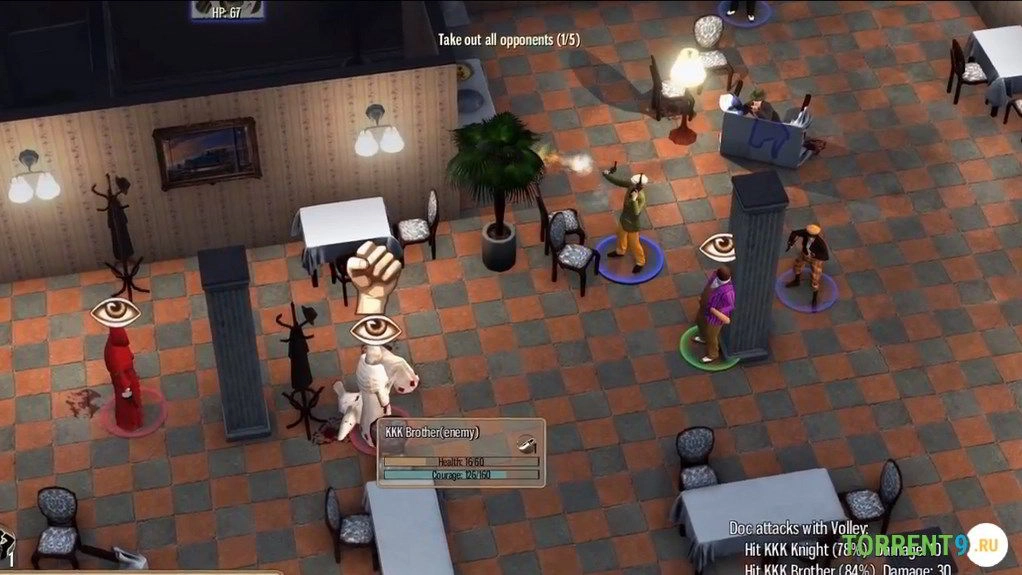Target the white-robed KKK Brother enemy unit

(378, 390)
